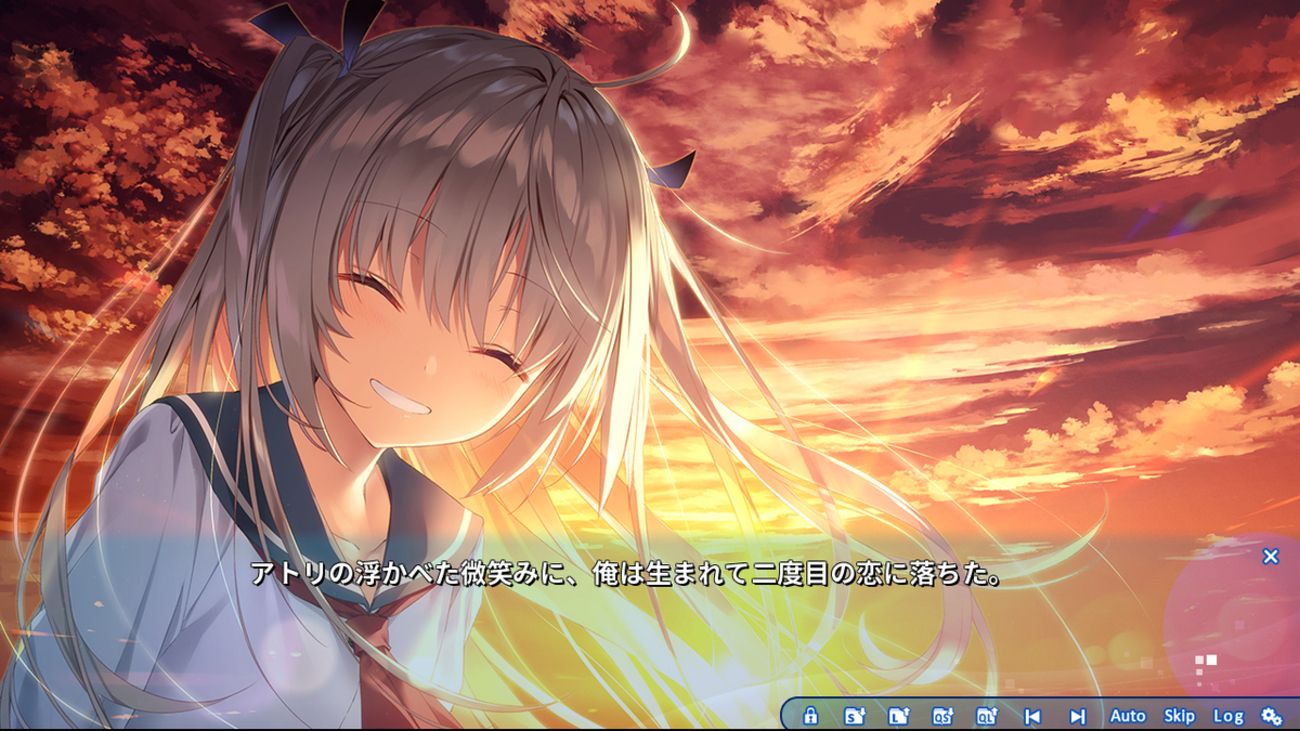Jump back to the previous scene

[x=1032, y=716]
